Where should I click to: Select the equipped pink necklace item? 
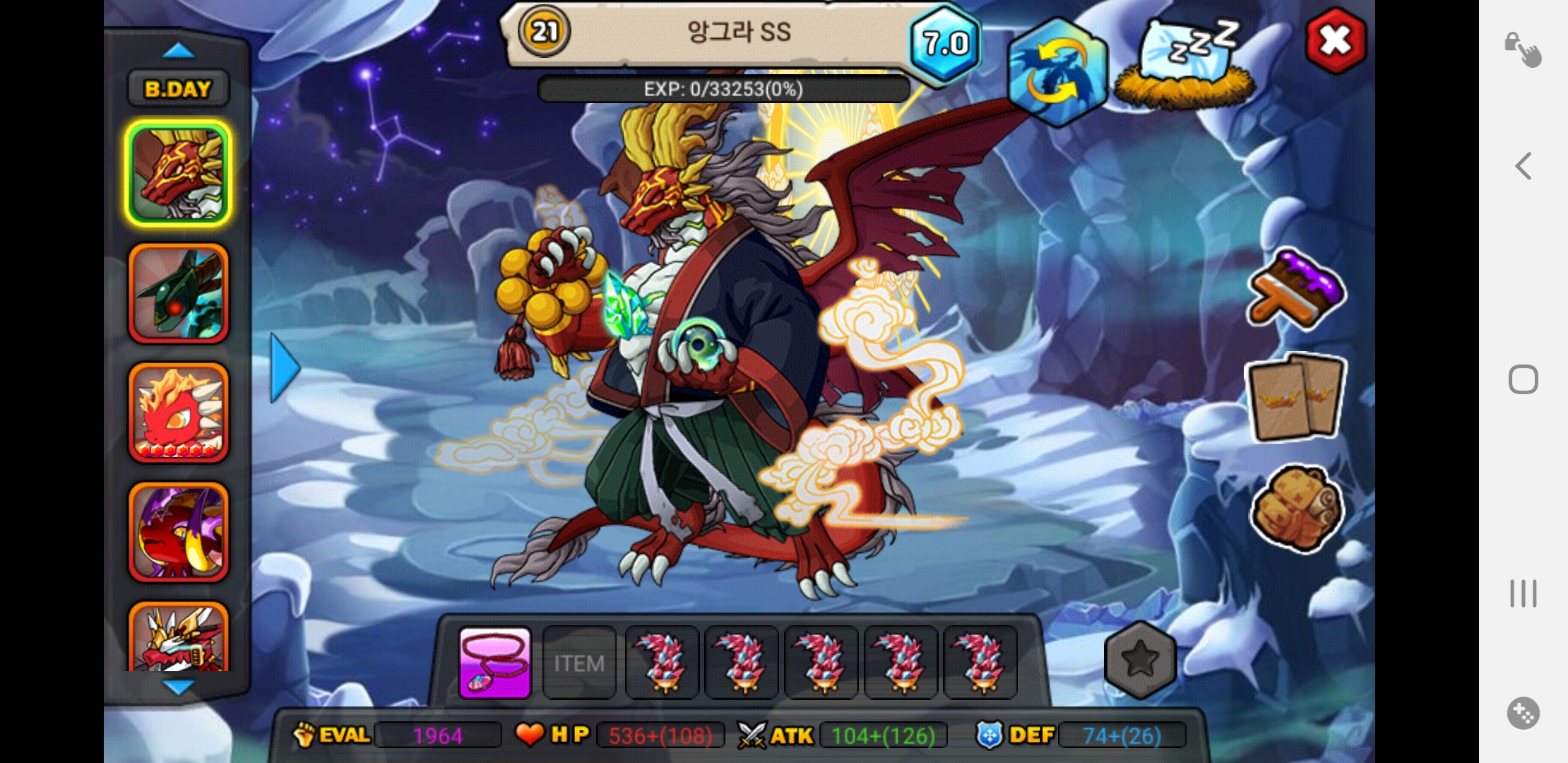(x=494, y=663)
